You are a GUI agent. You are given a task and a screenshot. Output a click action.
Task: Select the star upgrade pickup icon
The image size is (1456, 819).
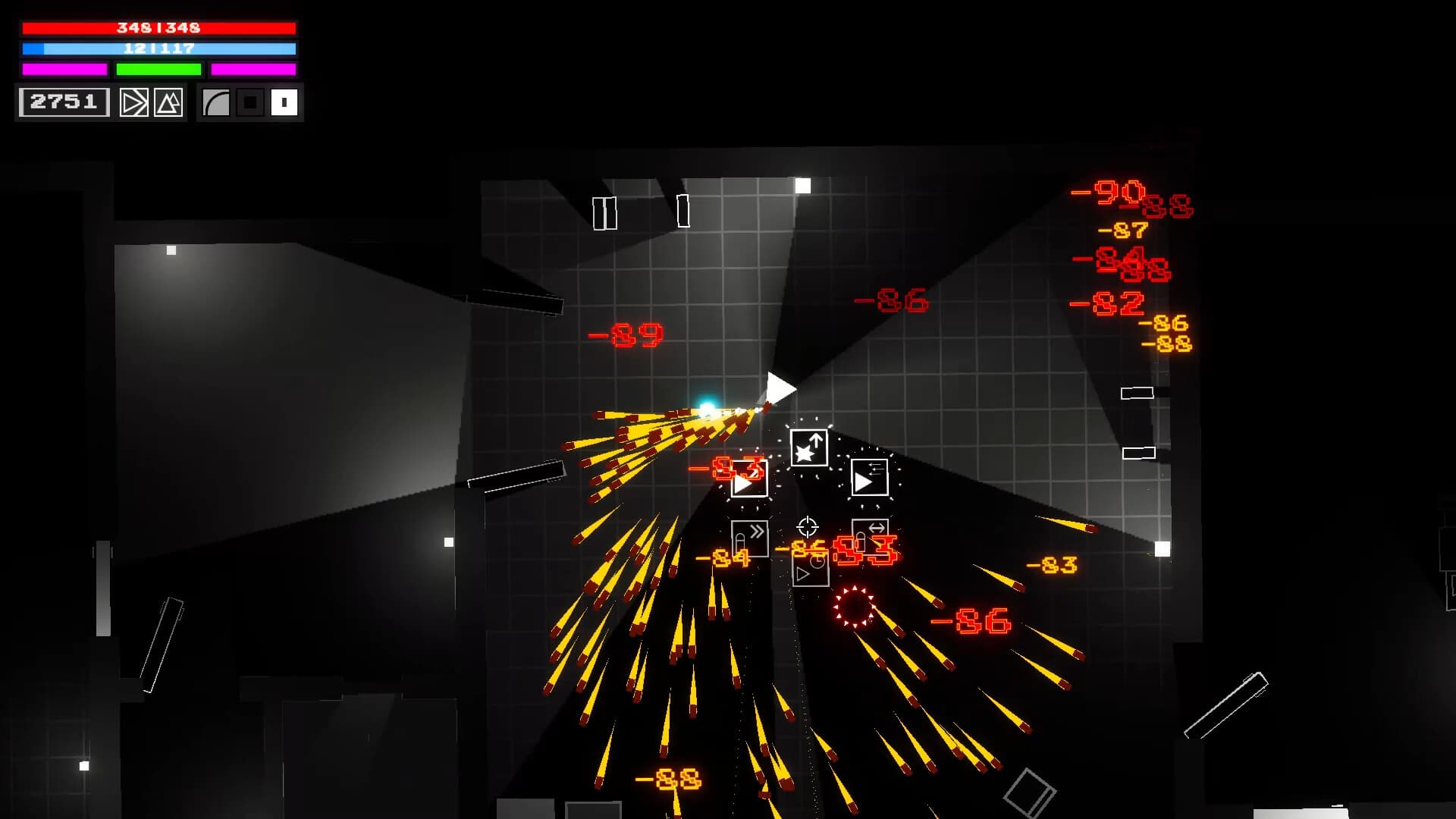coord(810,447)
